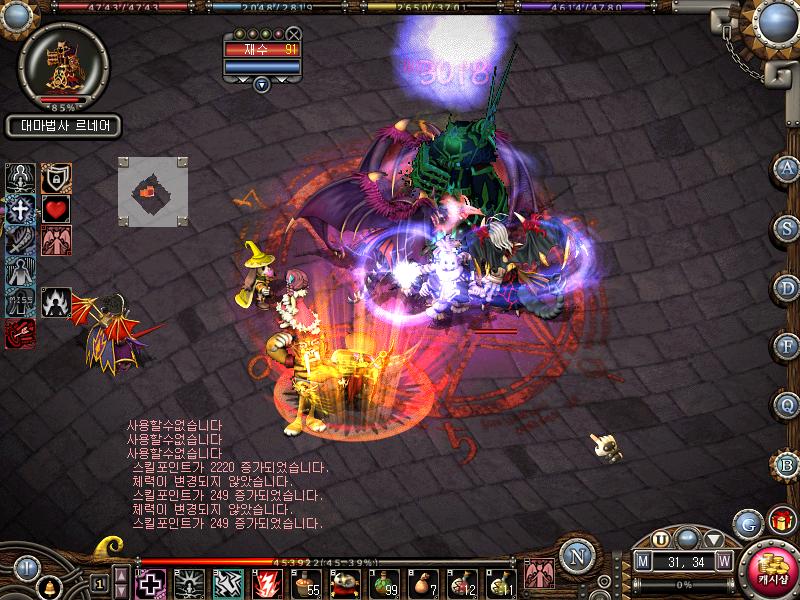Close the party member 재수 panel
Screen dimensions: 800x600
[293, 34]
